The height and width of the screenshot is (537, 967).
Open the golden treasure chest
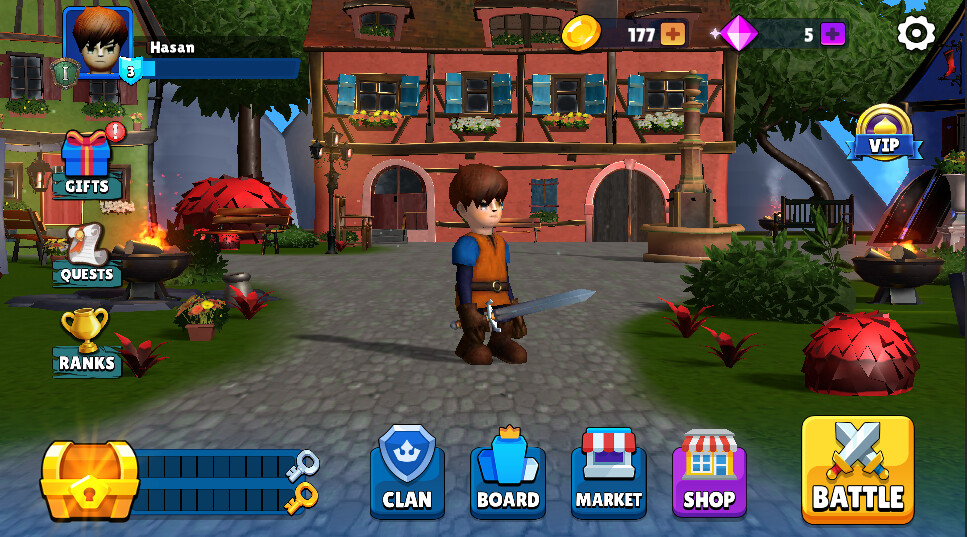click(89, 480)
